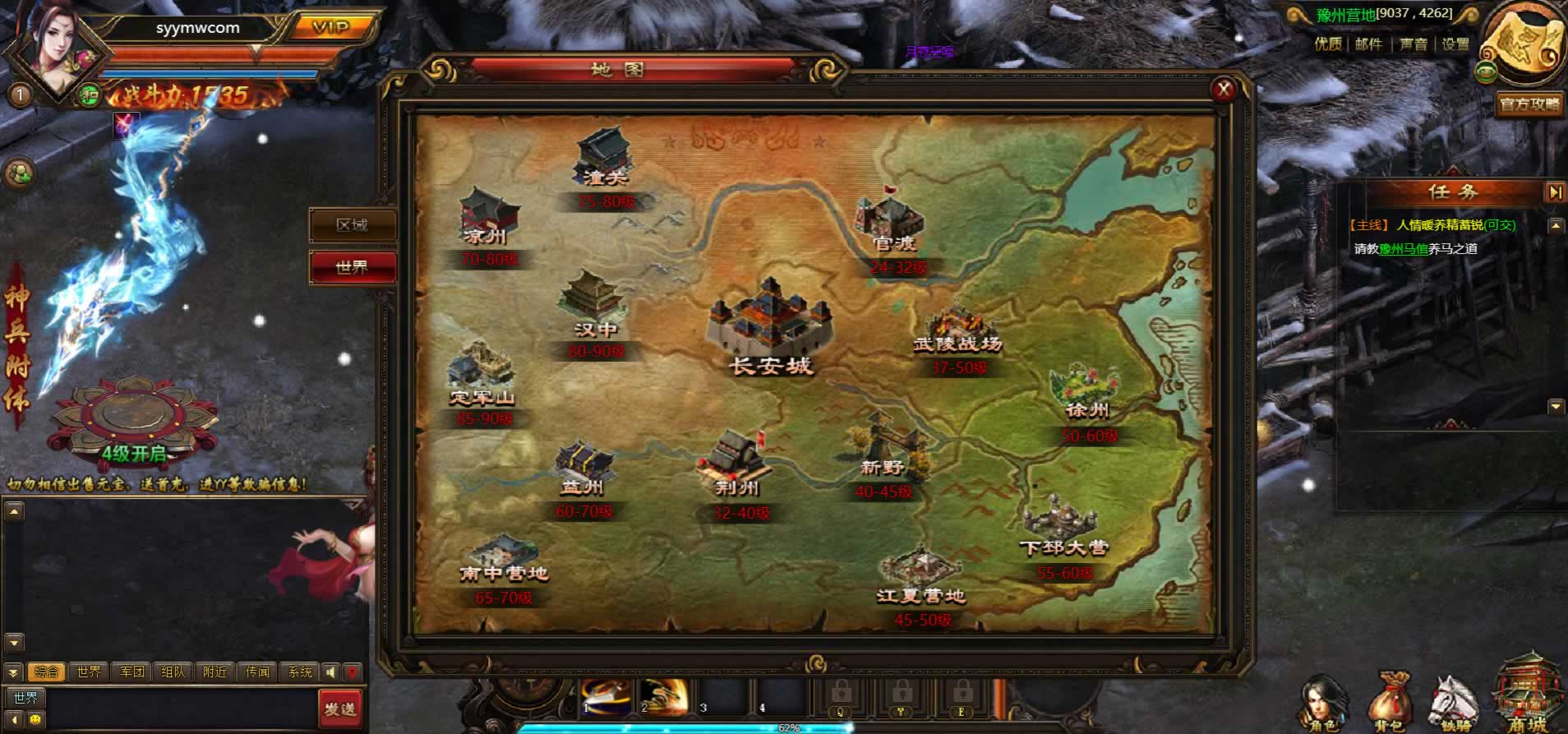Open the 官方攻略 guide
The image size is (1568, 734).
1529,104
